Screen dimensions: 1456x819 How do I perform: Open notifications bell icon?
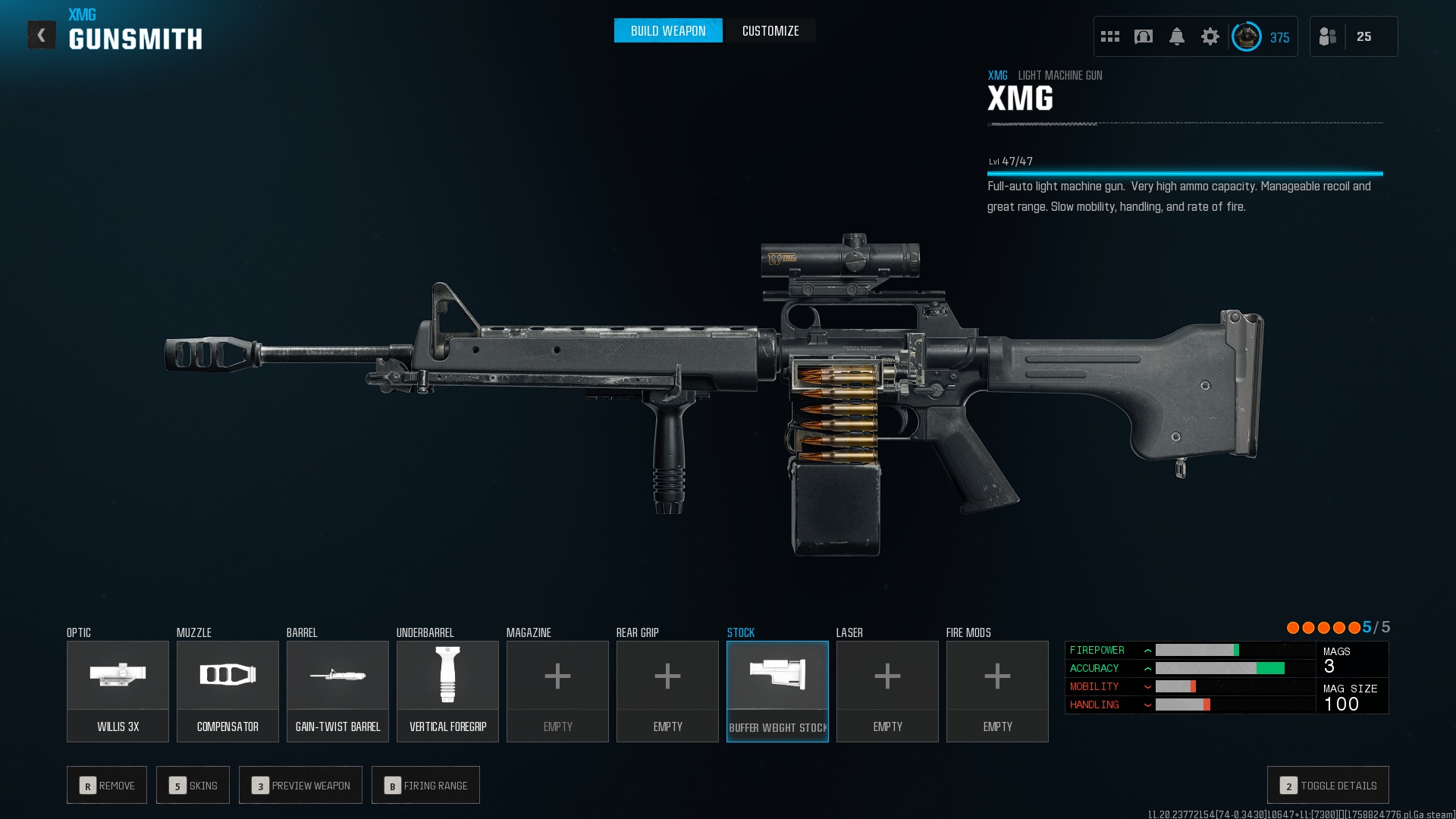1177,36
